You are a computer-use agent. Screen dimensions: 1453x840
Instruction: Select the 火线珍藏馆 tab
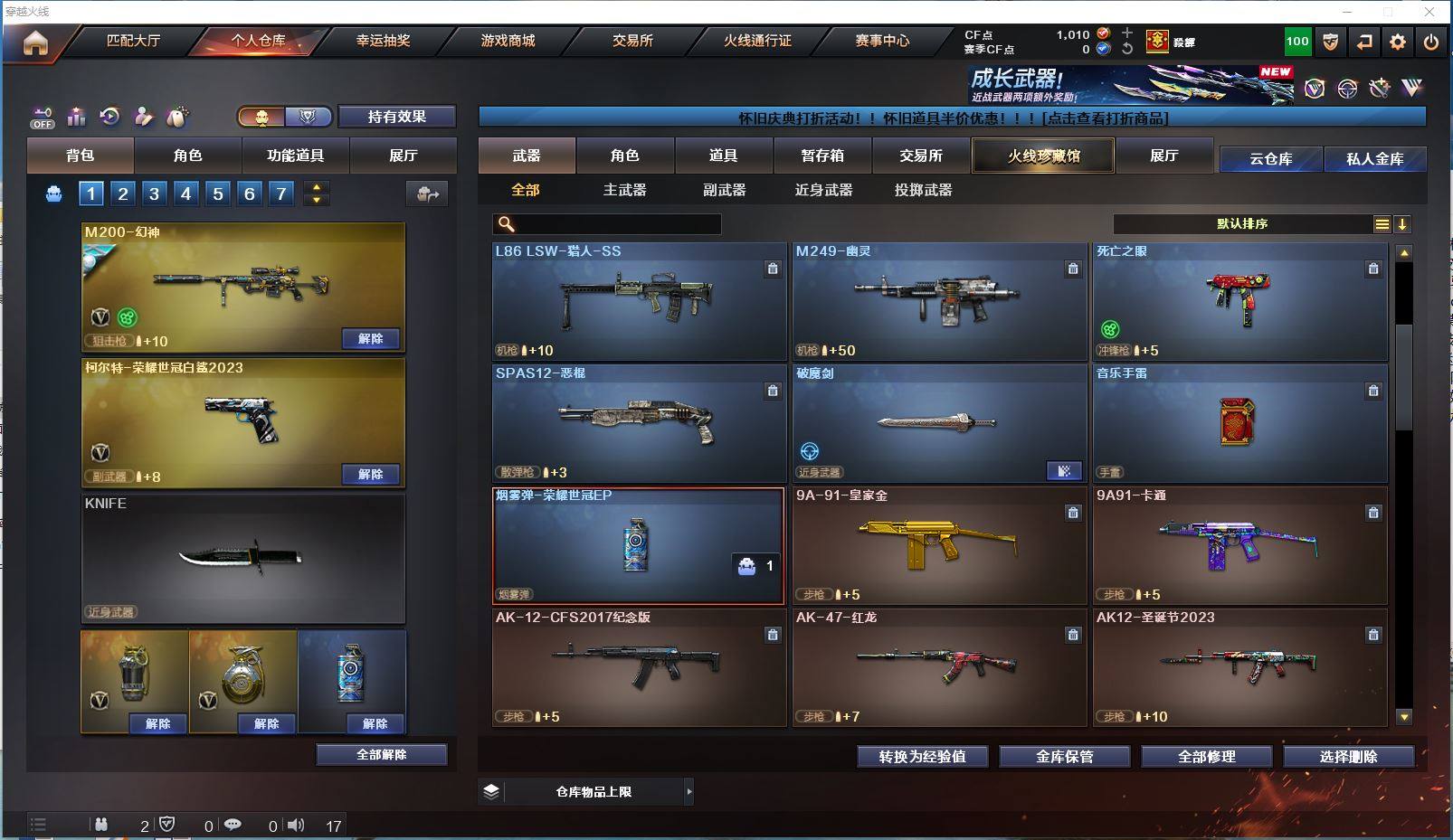[1043, 156]
